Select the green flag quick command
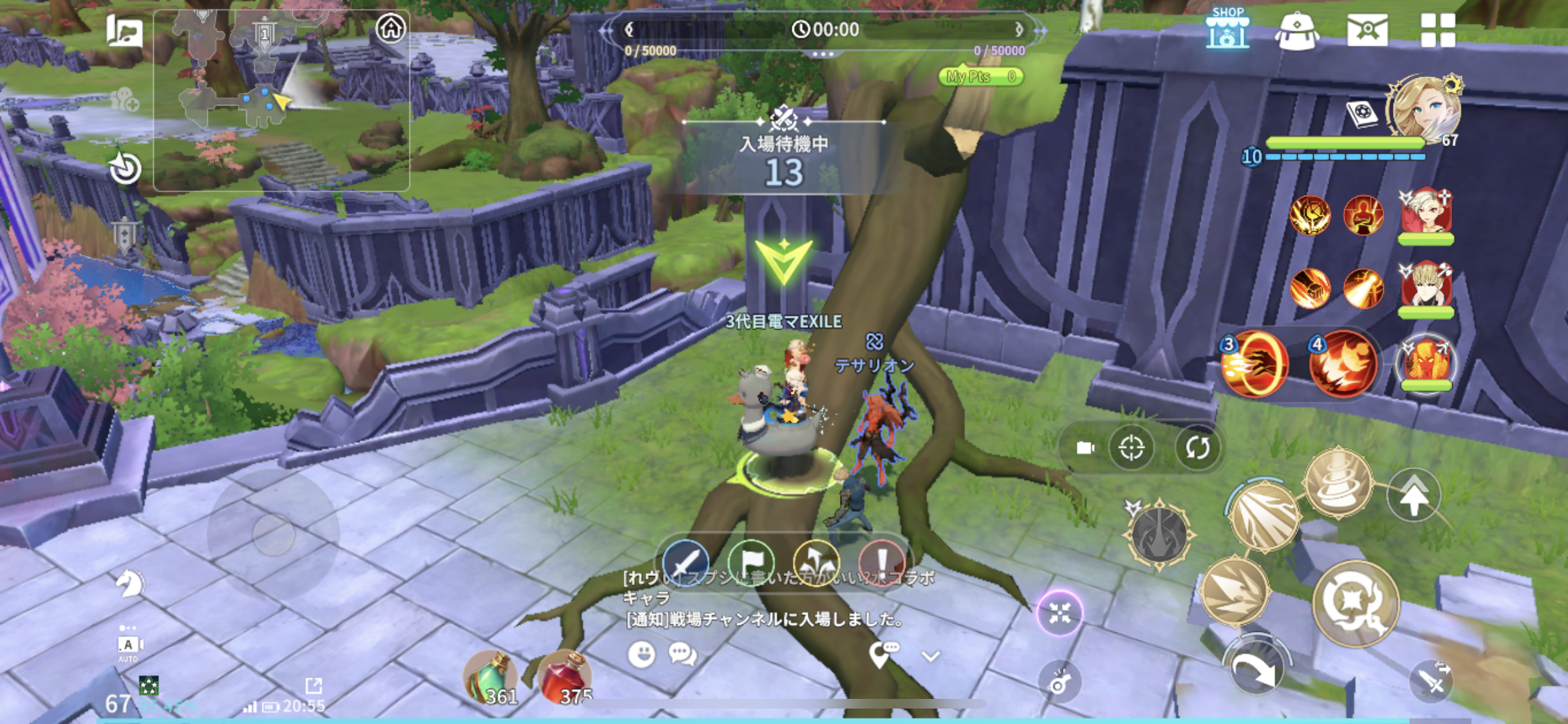The width and height of the screenshot is (1568, 724). 751,562
